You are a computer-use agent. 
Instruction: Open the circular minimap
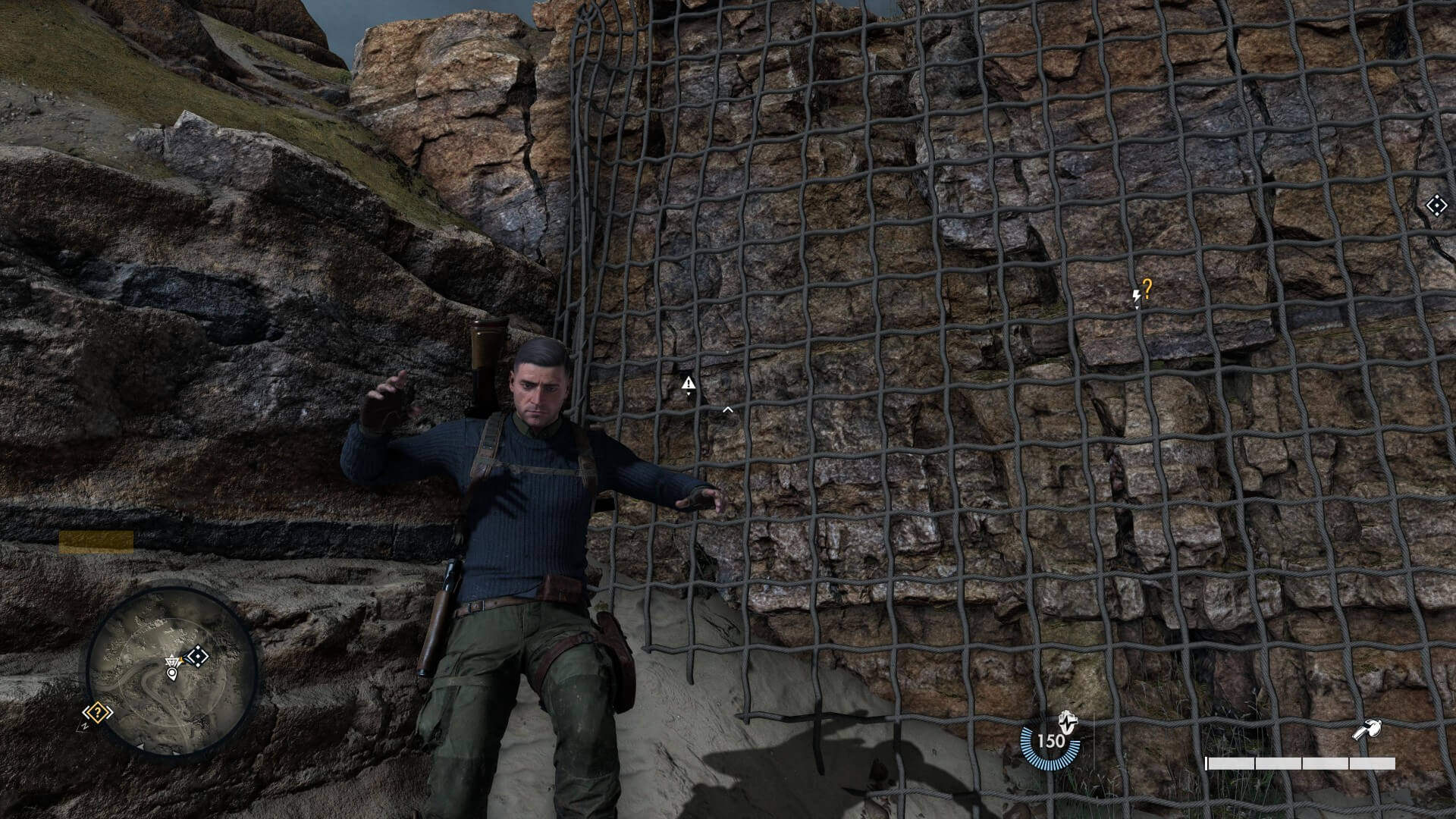(x=171, y=669)
